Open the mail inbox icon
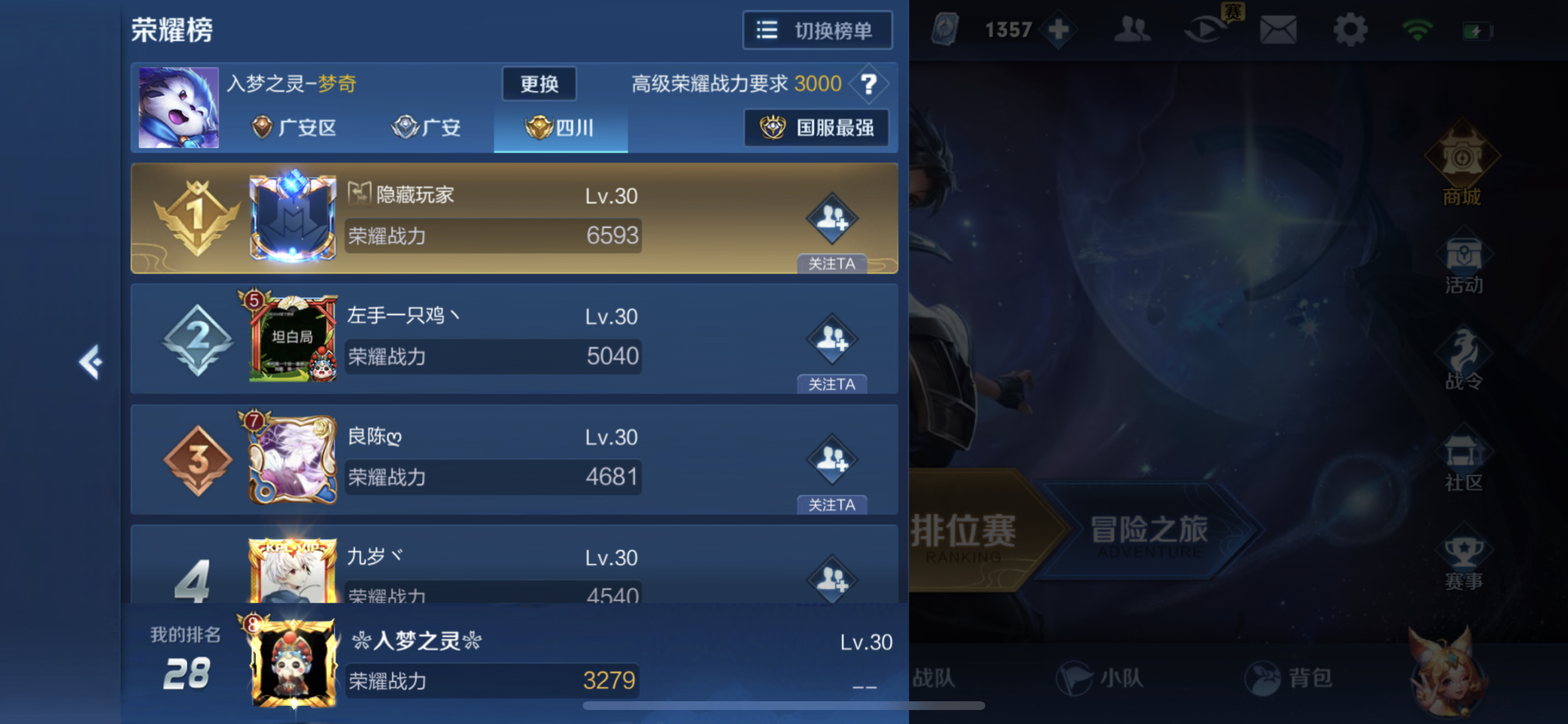The width and height of the screenshot is (1568, 724). tap(1278, 29)
